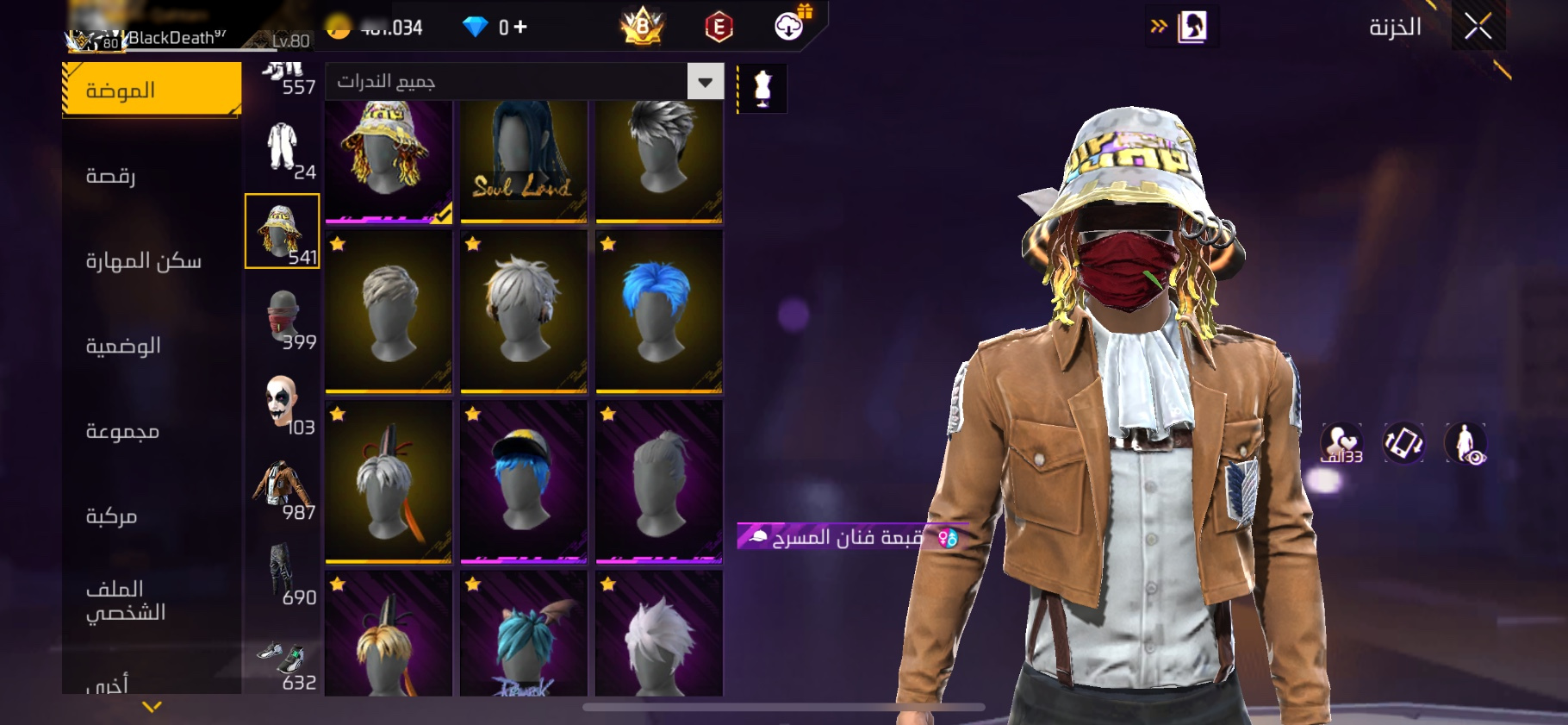Add diamonds with the plus button
The width and height of the screenshot is (1568, 725).
(x=520, y=28)
